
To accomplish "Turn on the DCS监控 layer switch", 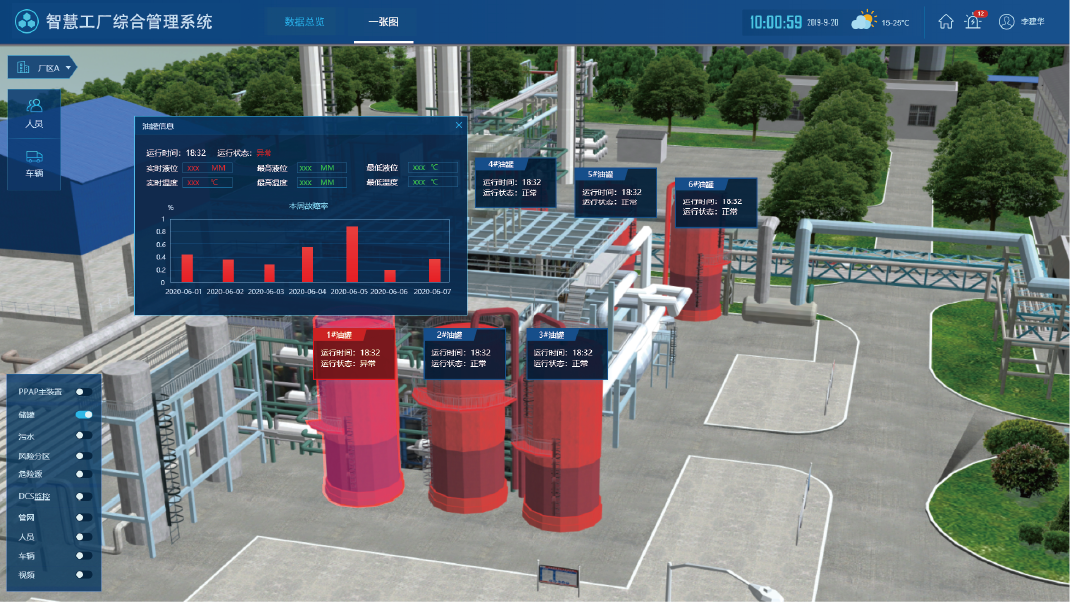I will [84, 496].
